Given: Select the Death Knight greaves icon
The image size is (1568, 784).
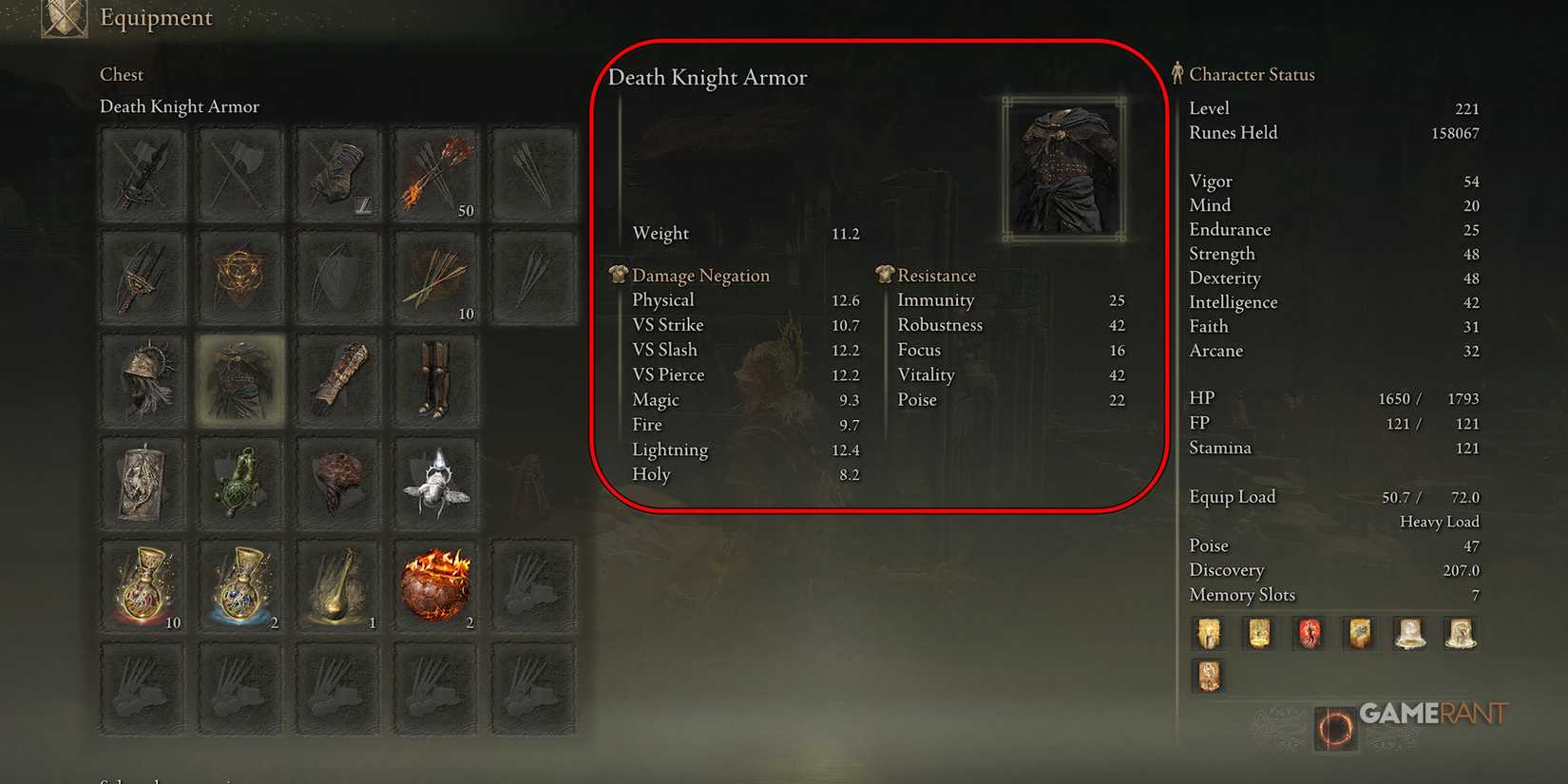Looking at the screenshot, I should tap(435, 377).
